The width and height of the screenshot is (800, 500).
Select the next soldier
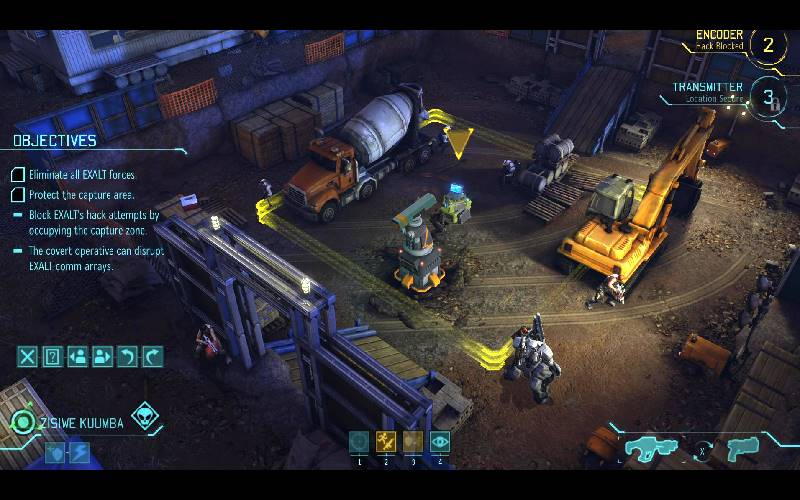(x=103, y=356)
